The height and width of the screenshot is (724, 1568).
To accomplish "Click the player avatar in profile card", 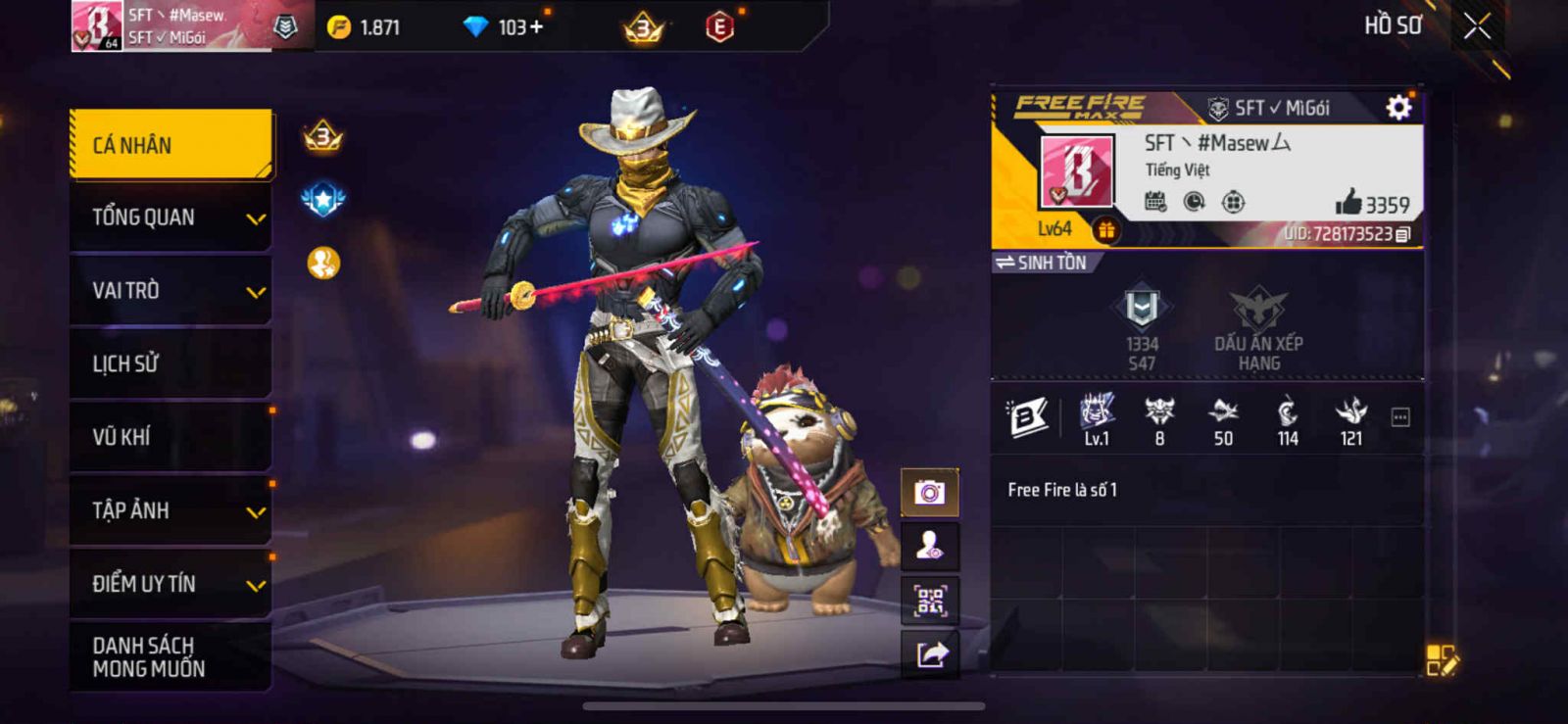I will point(1076,172).
